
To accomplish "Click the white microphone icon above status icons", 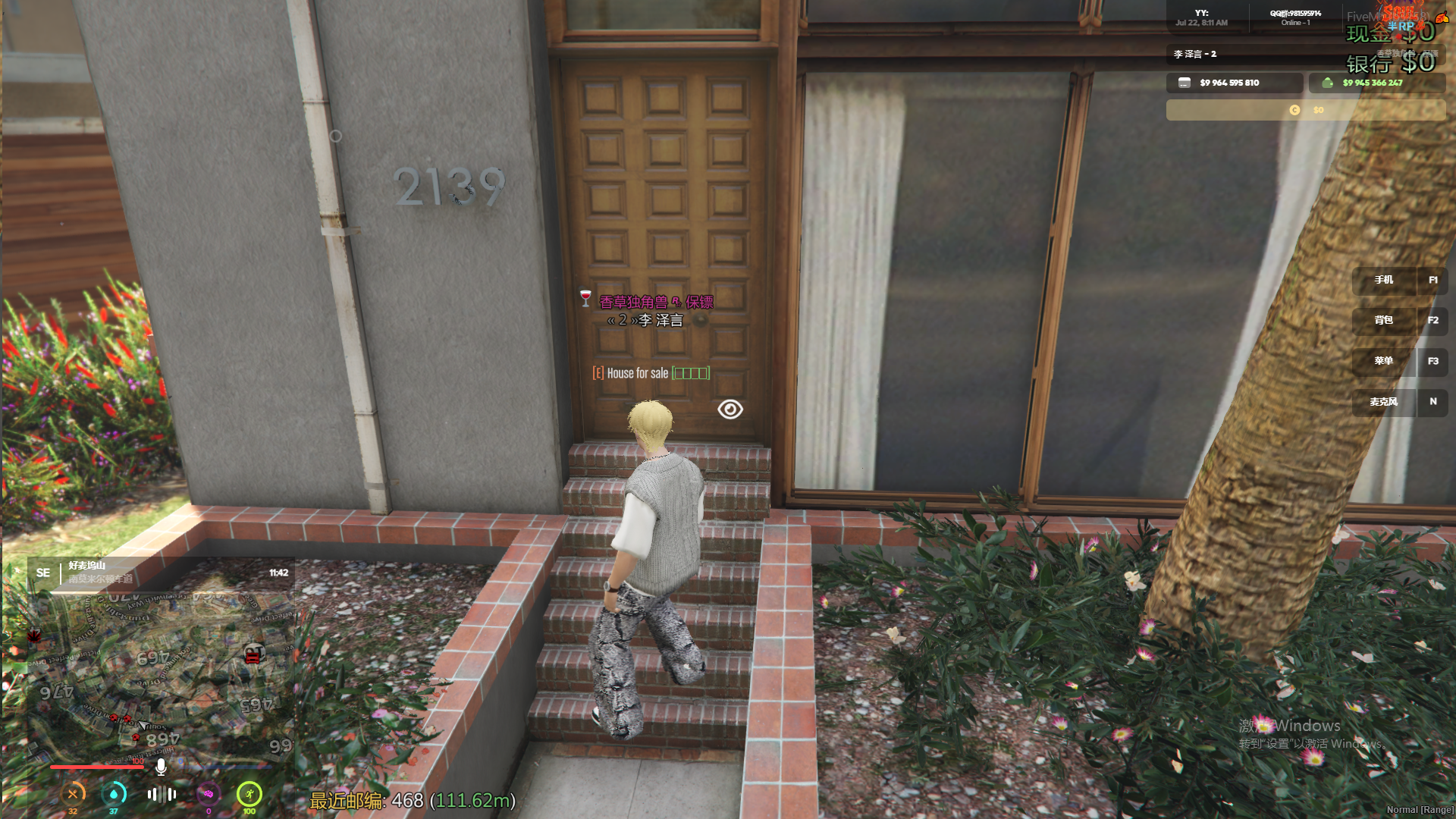I will (x=161, y=767).
